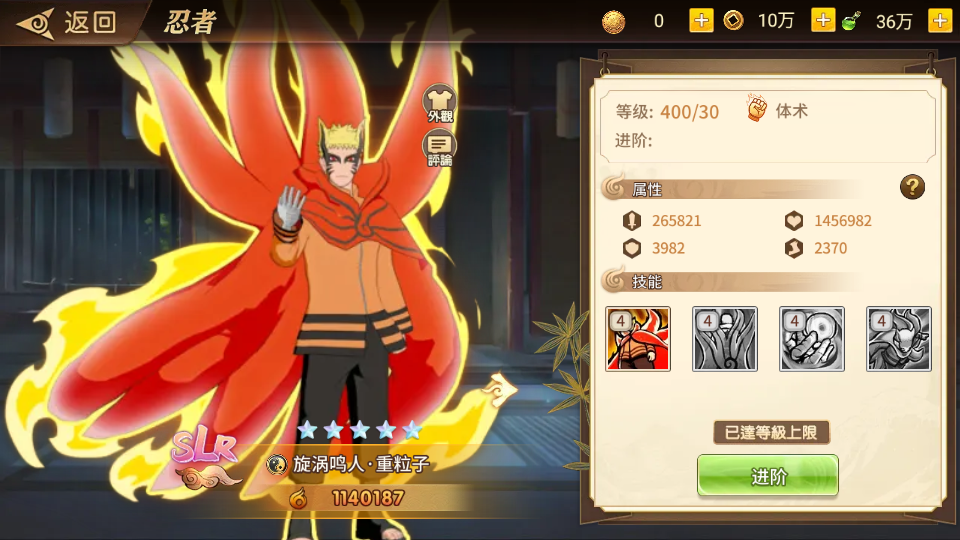960x540 pixels.
Task: Show attribute help via the question mark
Action: pos(912,186)
